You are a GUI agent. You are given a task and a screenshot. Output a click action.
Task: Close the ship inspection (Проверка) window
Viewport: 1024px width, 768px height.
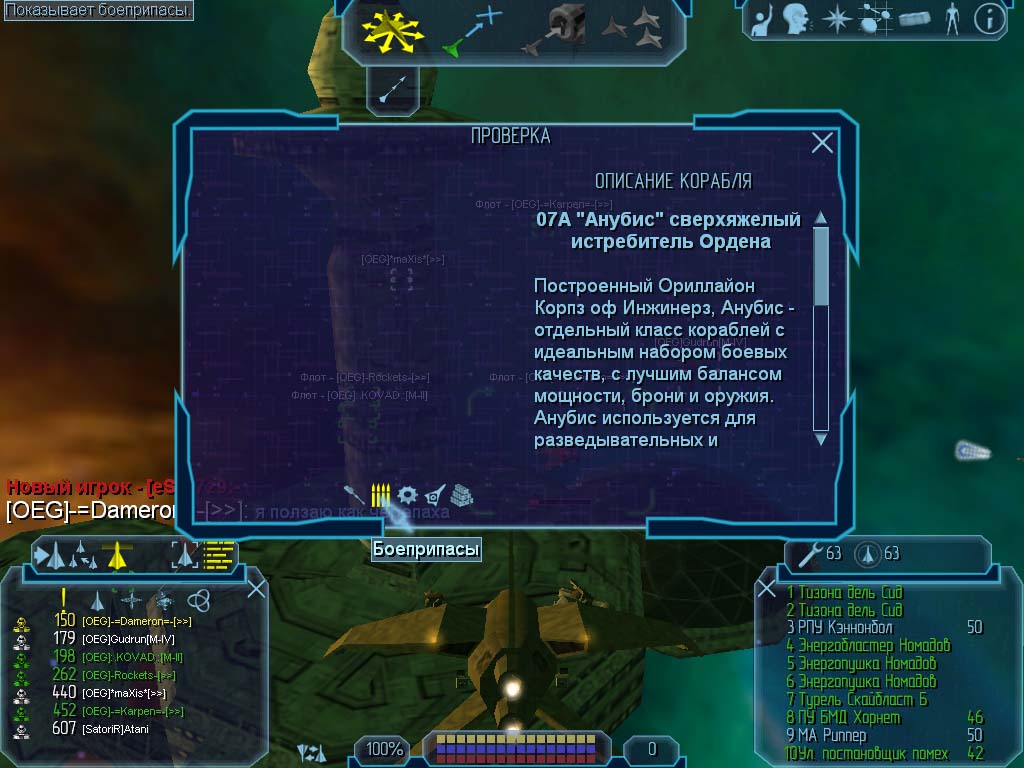pos(822,143)
